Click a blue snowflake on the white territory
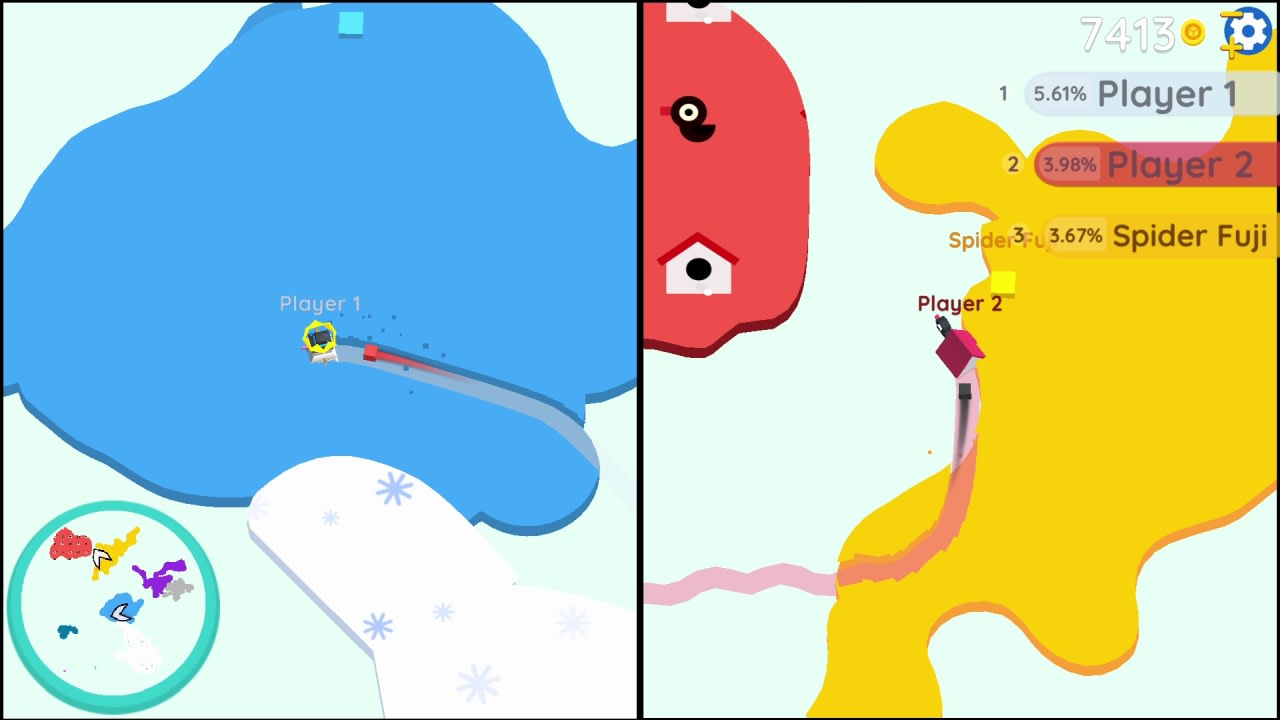 point(394,487)
